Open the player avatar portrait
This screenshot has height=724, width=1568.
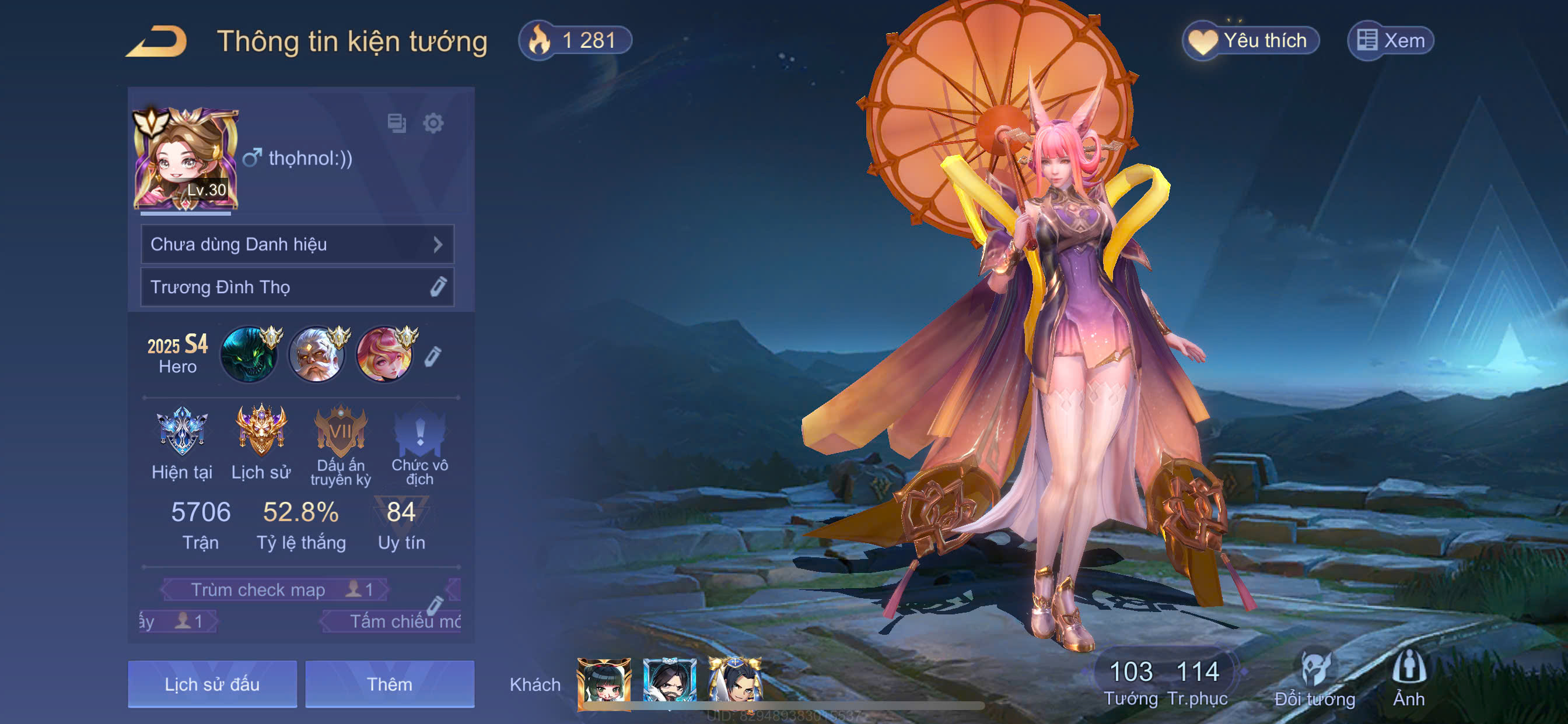point(185,159)
